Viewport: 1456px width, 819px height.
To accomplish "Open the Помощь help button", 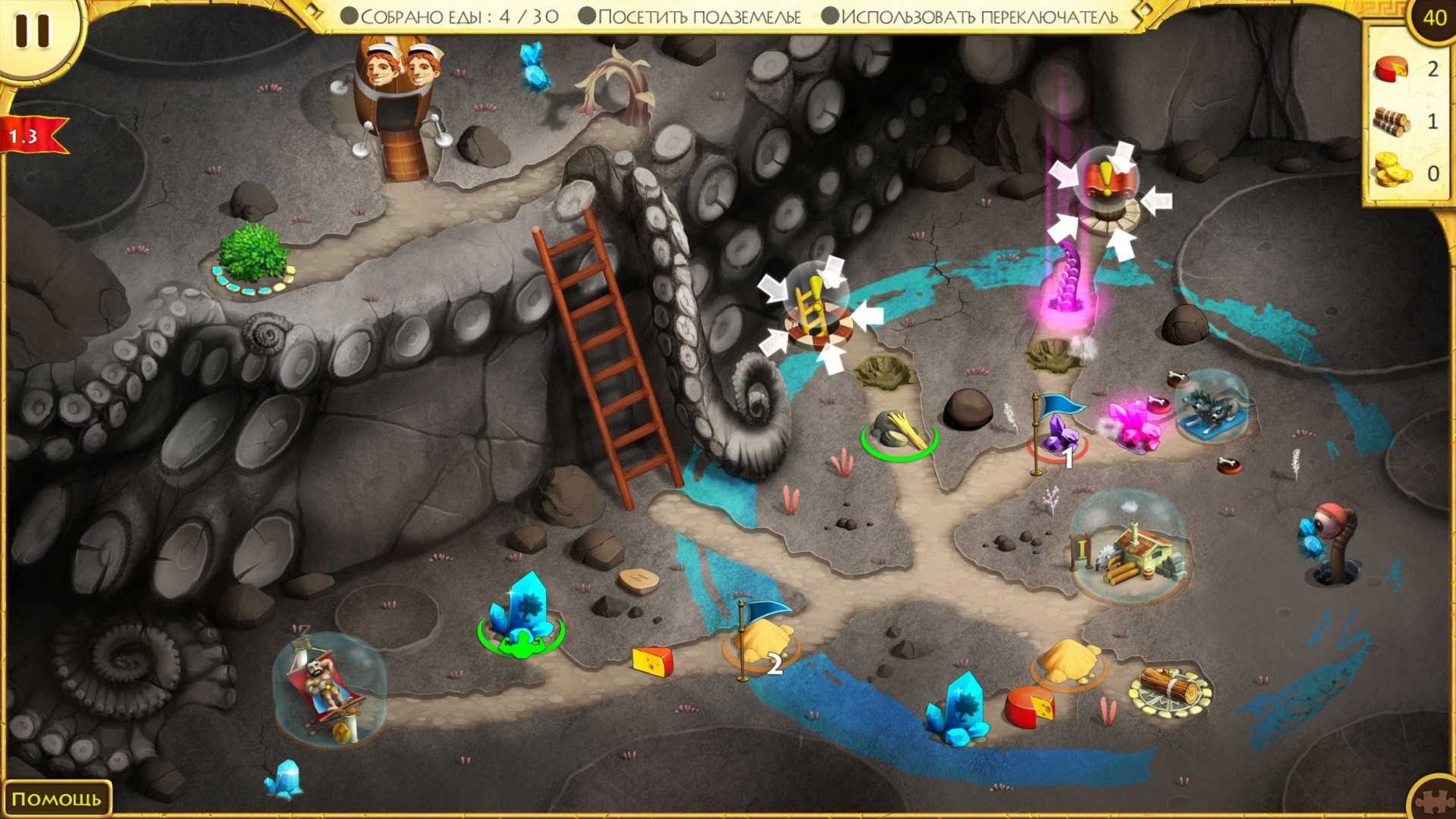I will pos(56,799).
